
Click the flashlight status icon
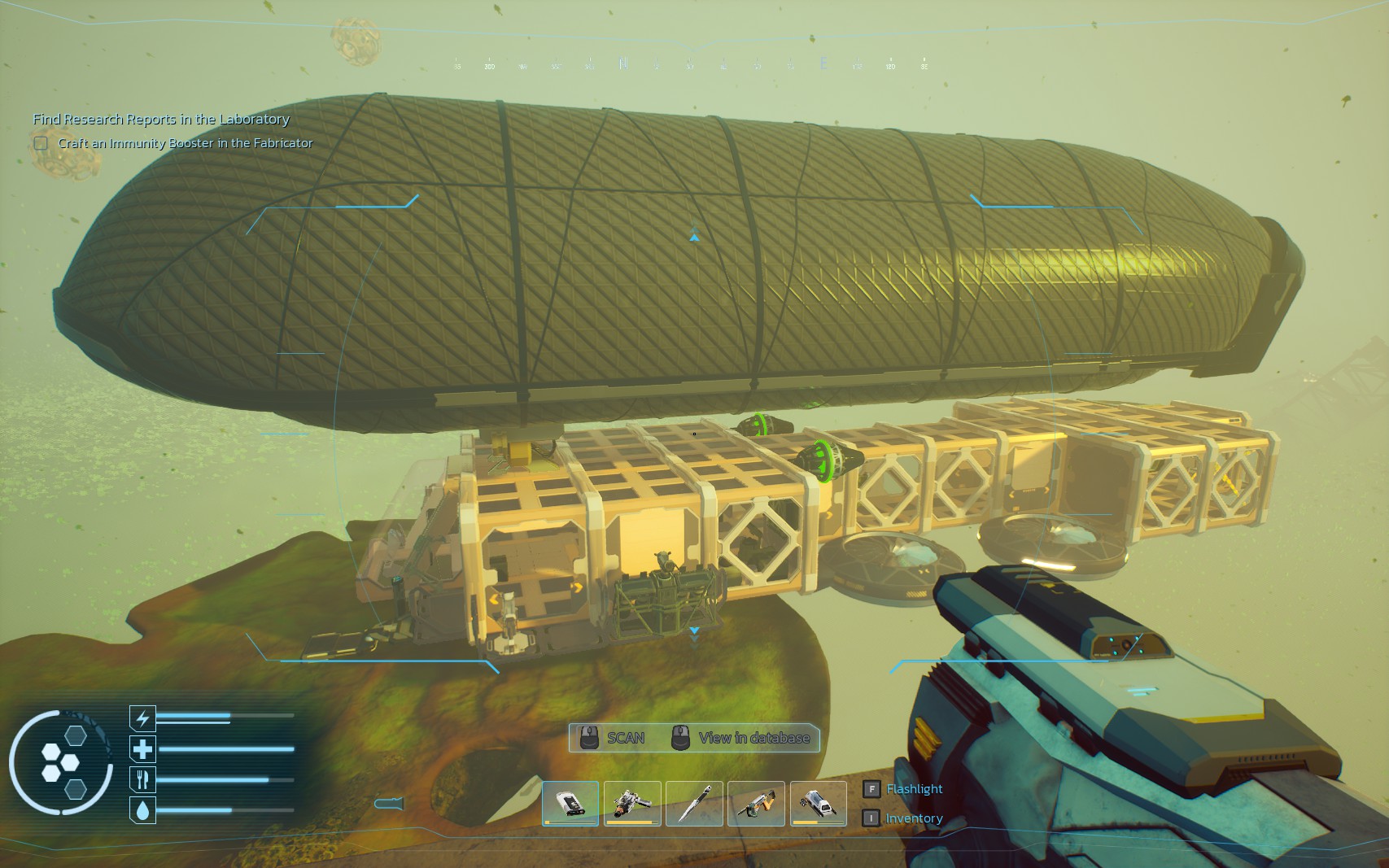389,804
